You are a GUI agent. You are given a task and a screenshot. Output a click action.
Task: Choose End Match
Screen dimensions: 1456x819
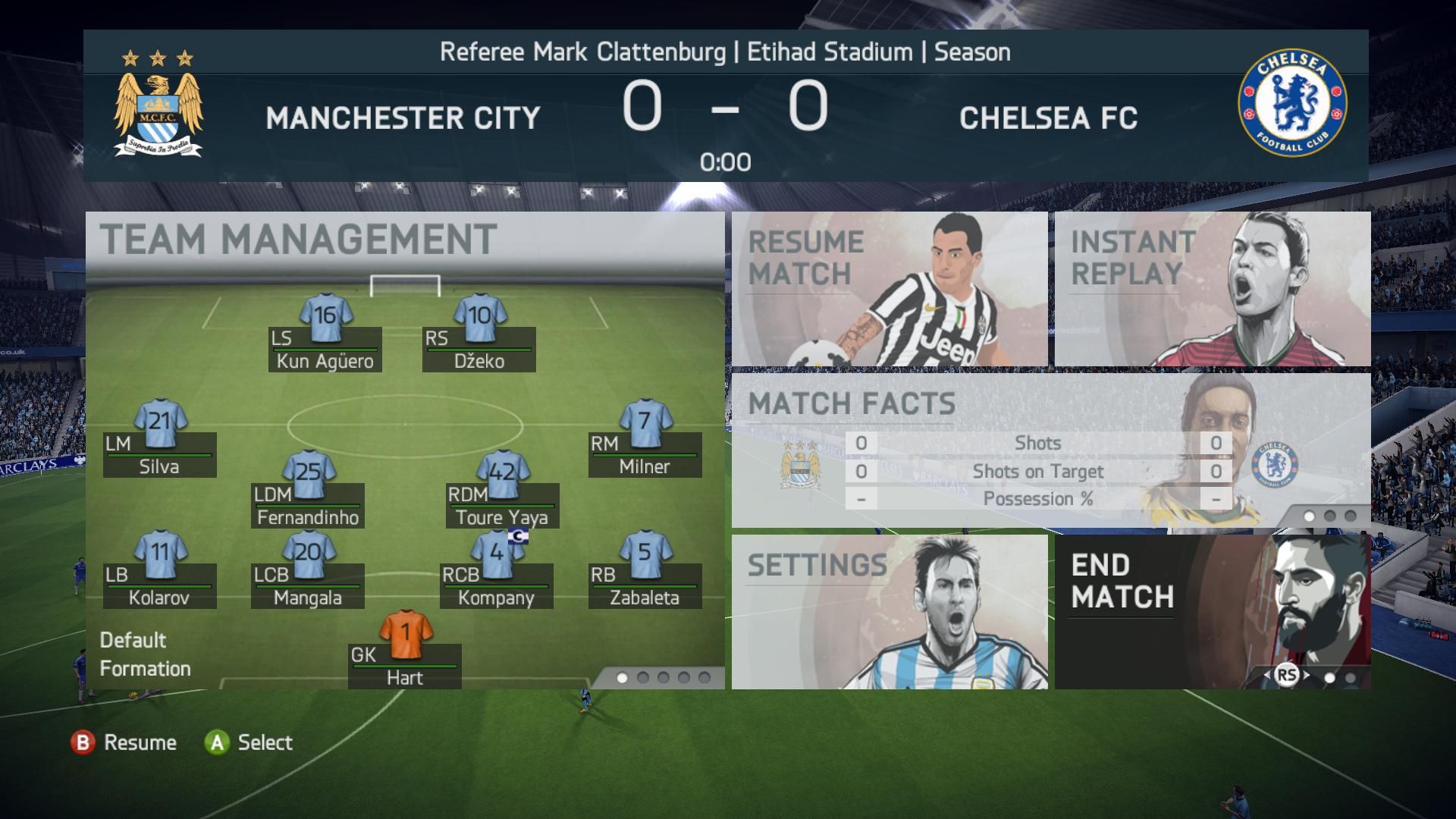click(x=1212, y=611)
